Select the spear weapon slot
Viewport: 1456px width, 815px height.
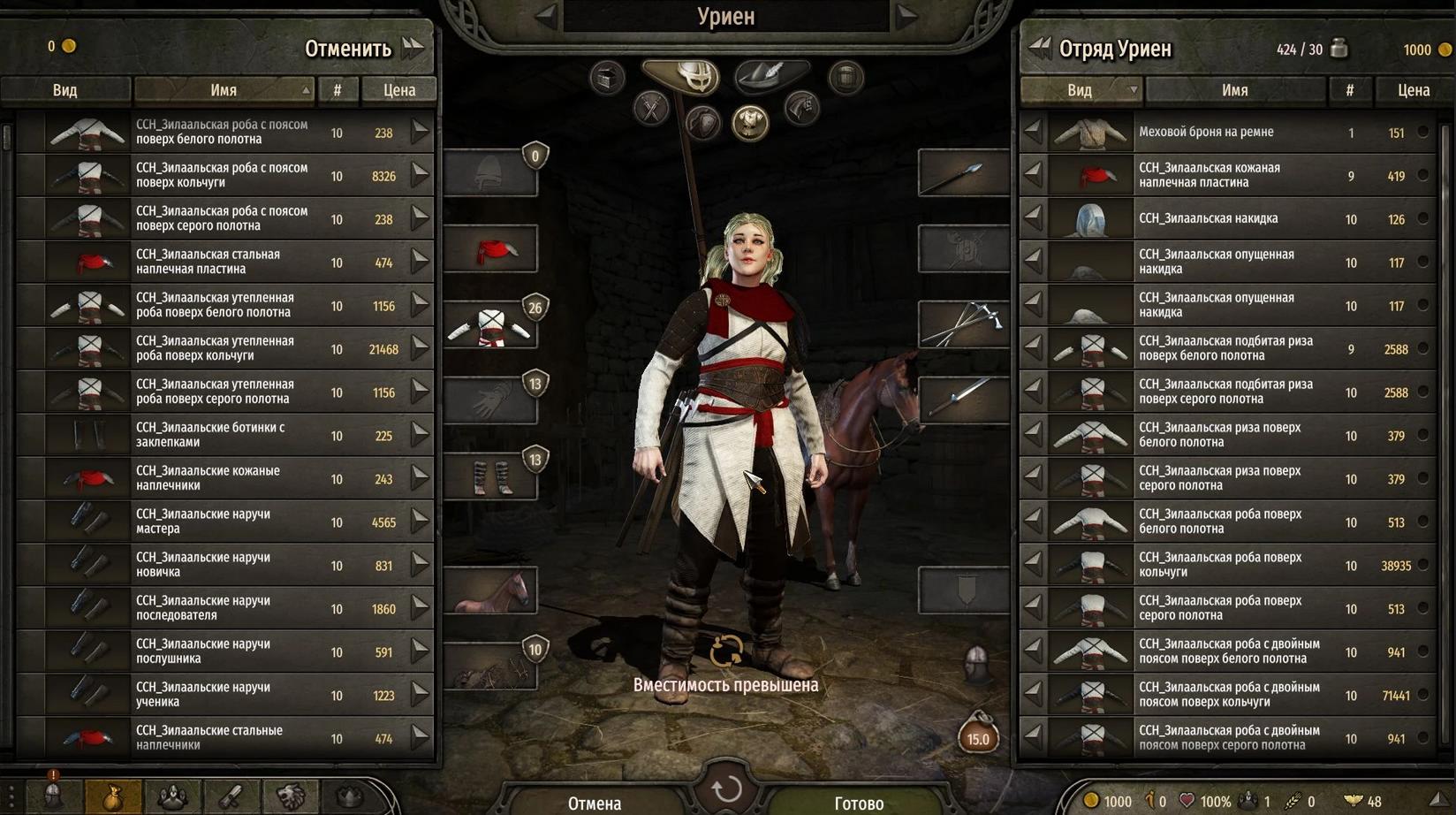click(x=963, y=173)
